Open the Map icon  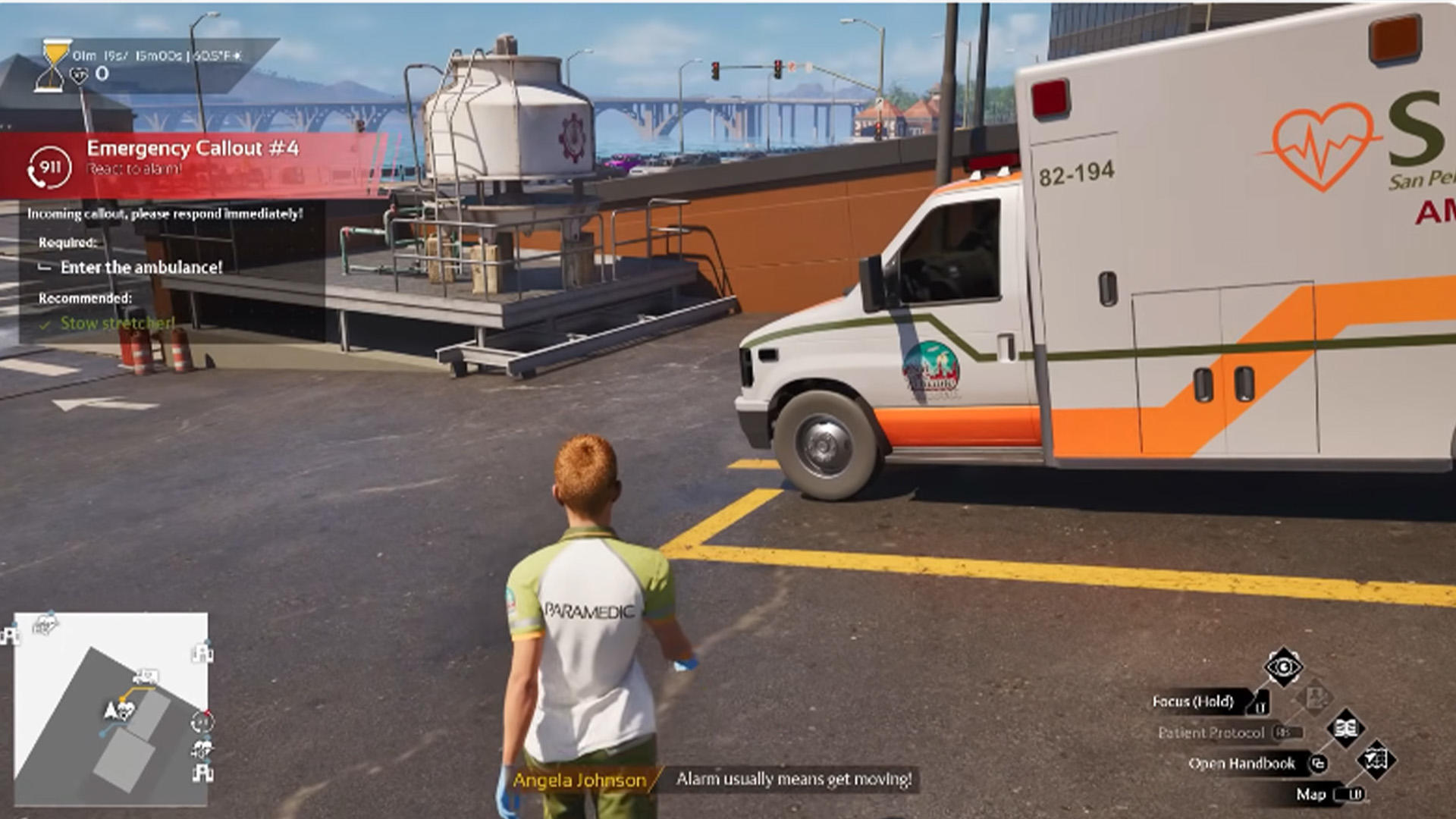pos(1376,759)
